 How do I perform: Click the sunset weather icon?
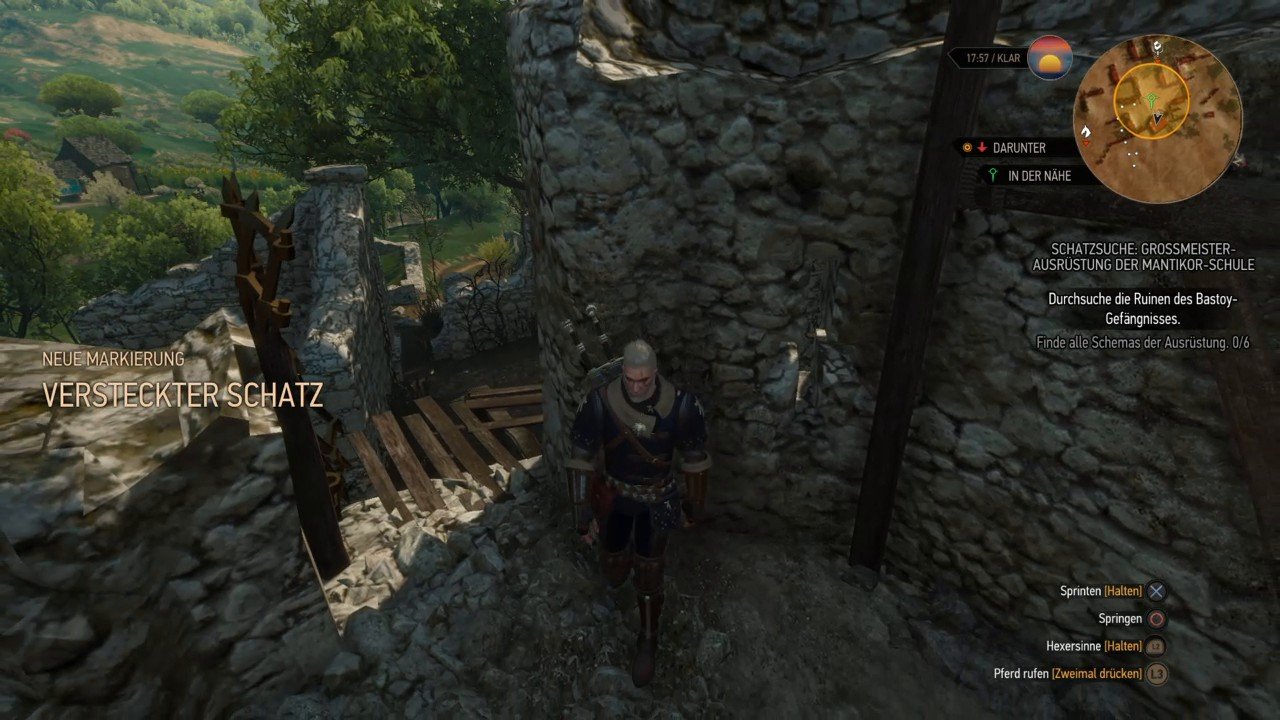pyautogui.click(x=1050, y=58)
